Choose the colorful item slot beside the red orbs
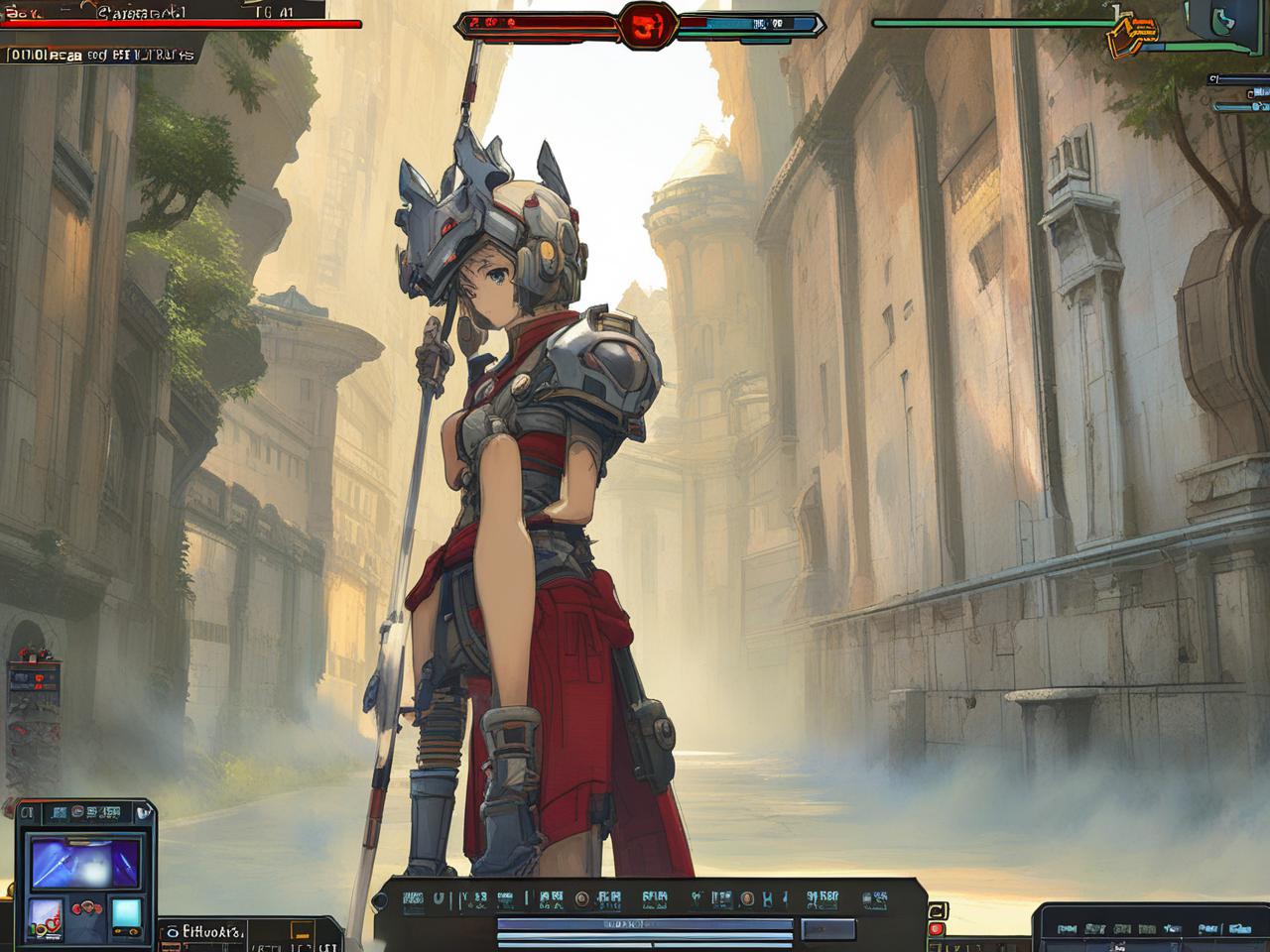 click(46, 917)
